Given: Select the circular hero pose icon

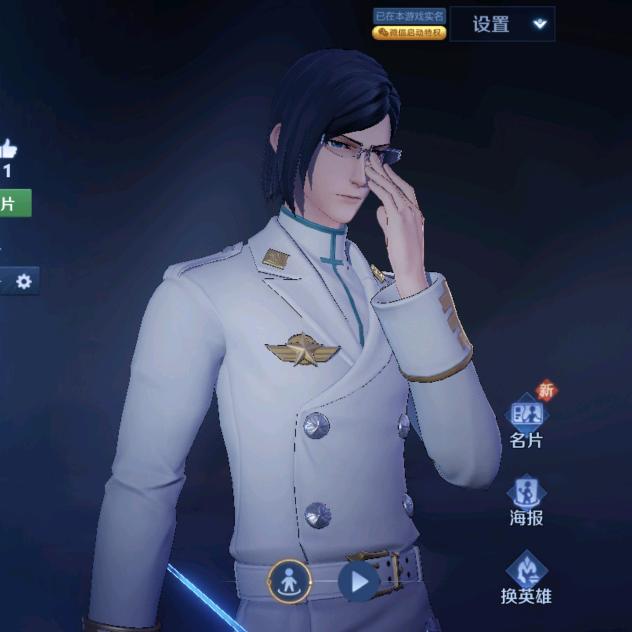Looking at the screenshot, I should (x=287, y=581).
